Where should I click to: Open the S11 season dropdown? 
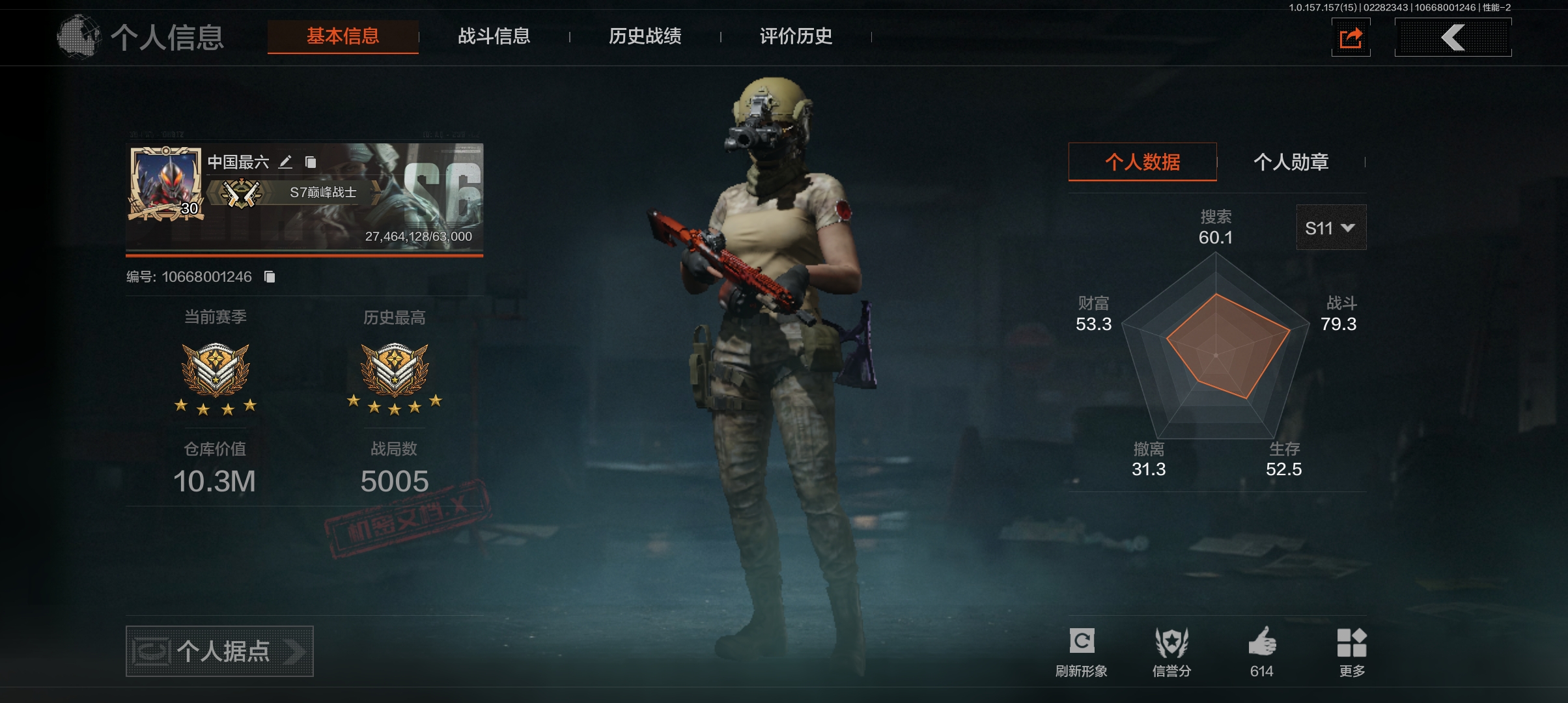point(1330,228)
